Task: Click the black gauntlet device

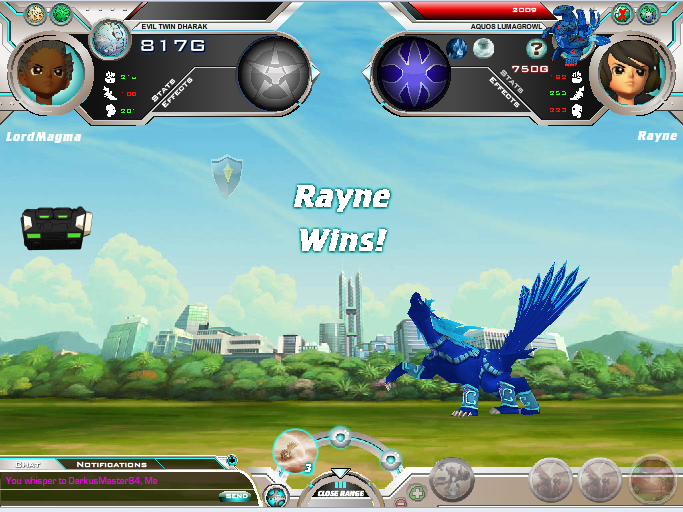Action: tap(56, 227)
